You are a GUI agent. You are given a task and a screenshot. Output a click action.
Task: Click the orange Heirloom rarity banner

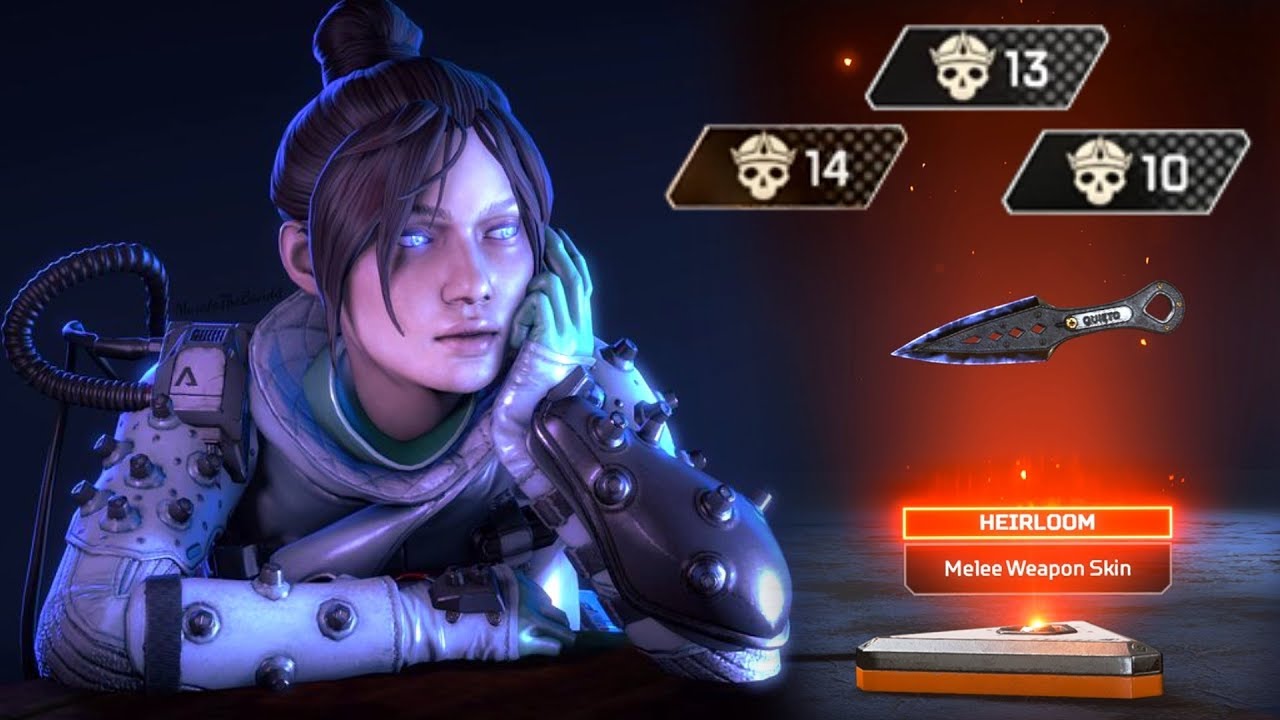pos(1037,523)
